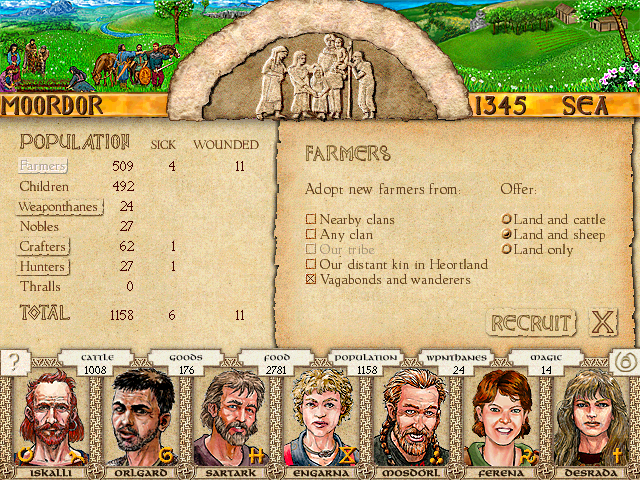Viewport: 640px width, 480px height.
Task: Click the spiral rune icon
Action: coord(624,363)
